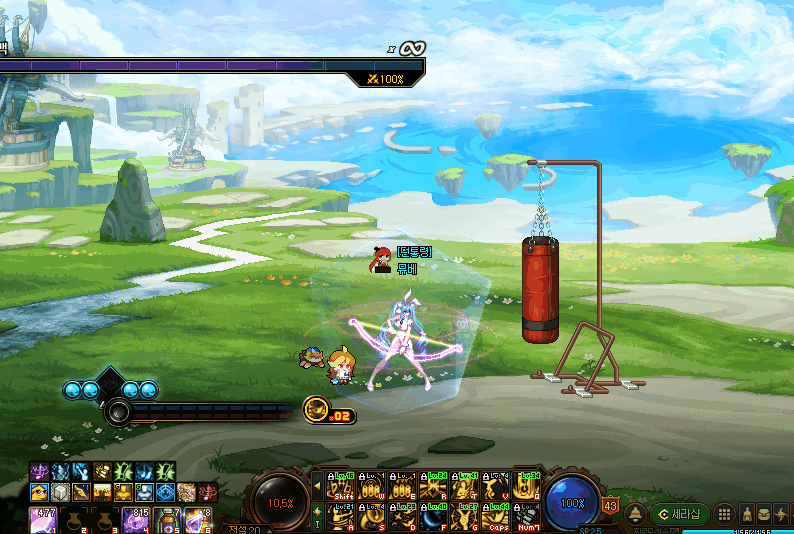Select the Num7 skill slot
This screenshot has width=794, height=534.
(527, 516)
